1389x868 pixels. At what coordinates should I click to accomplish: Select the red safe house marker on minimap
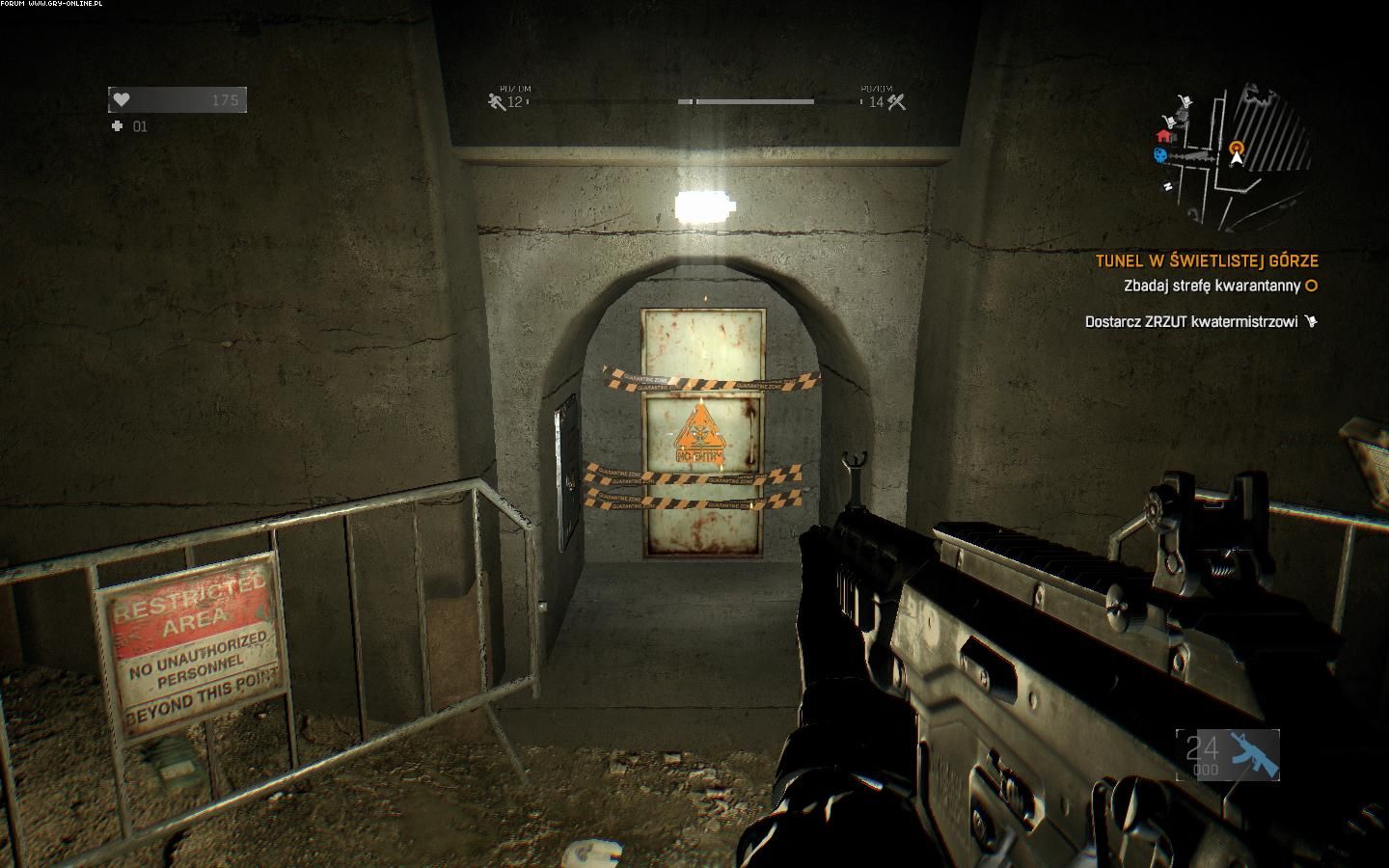point(1163,136)
